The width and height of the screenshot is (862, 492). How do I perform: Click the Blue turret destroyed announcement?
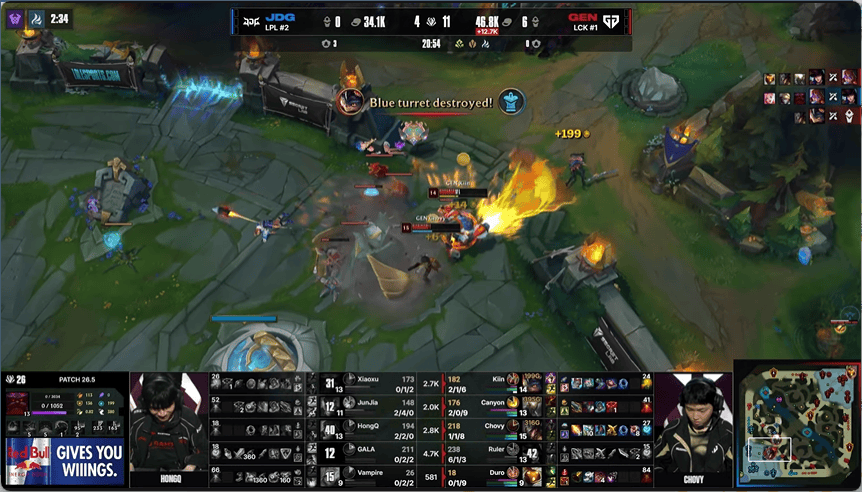click(x=430, y=101)
